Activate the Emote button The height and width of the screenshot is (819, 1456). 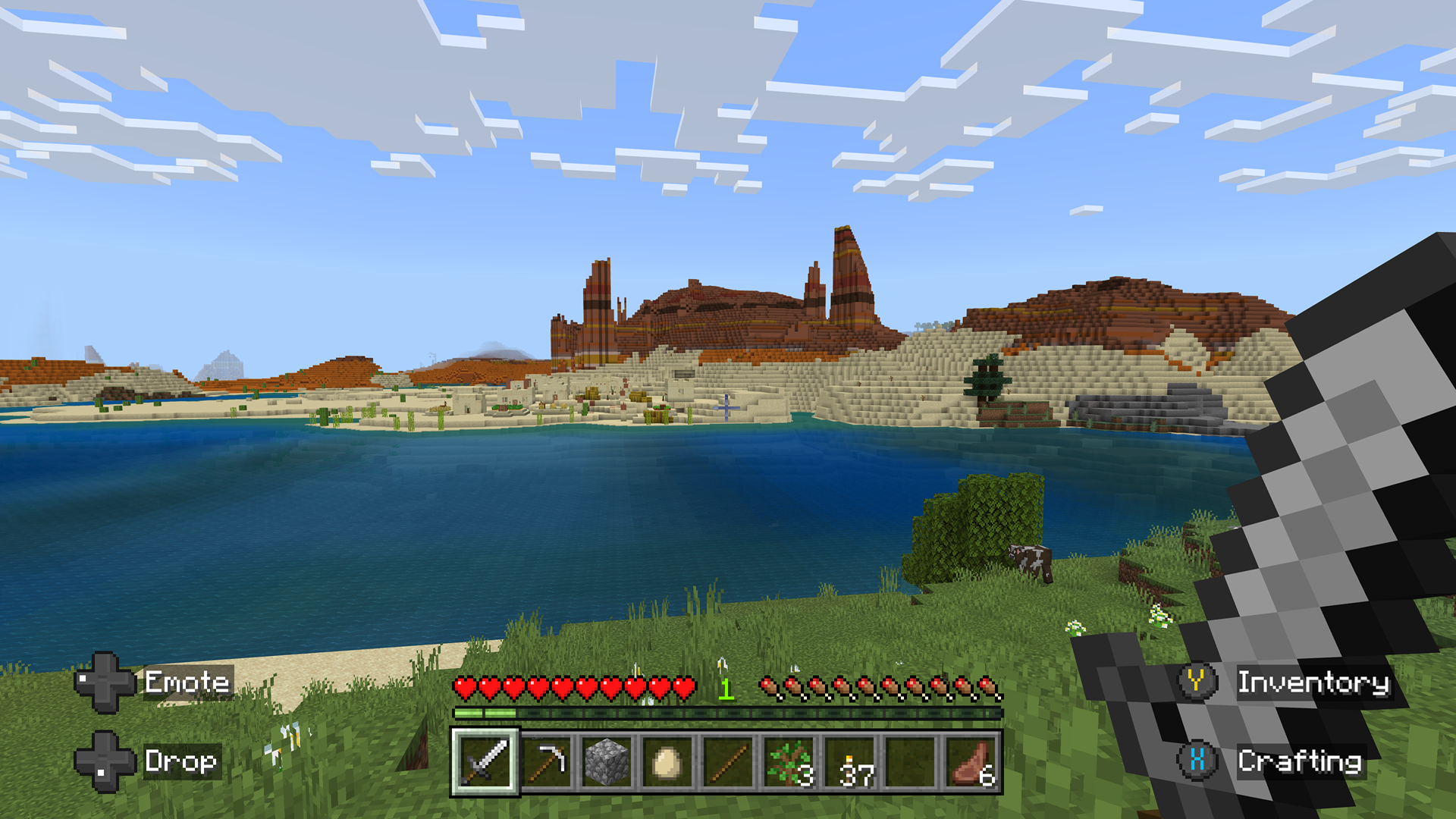[187, 683]
